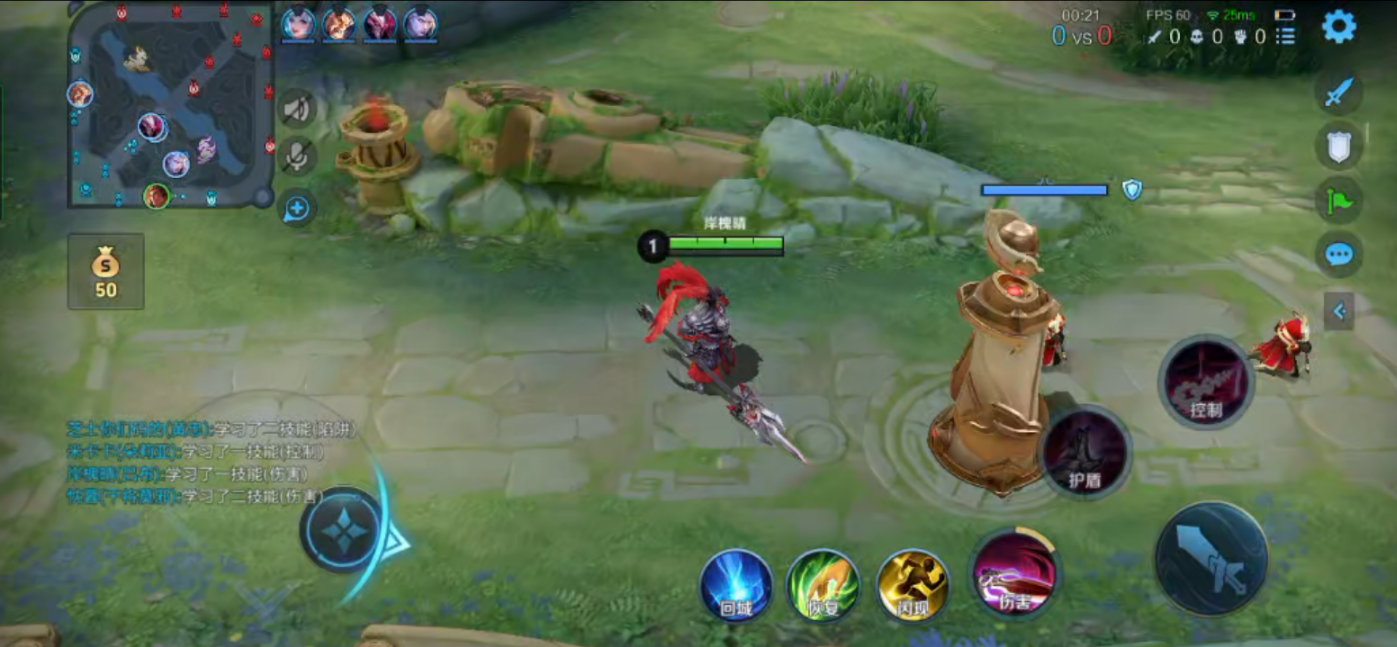Cast the 控制 control skill
Image resolution: width=1397 pixels, height=647 pixels.
pos(1207,382)
